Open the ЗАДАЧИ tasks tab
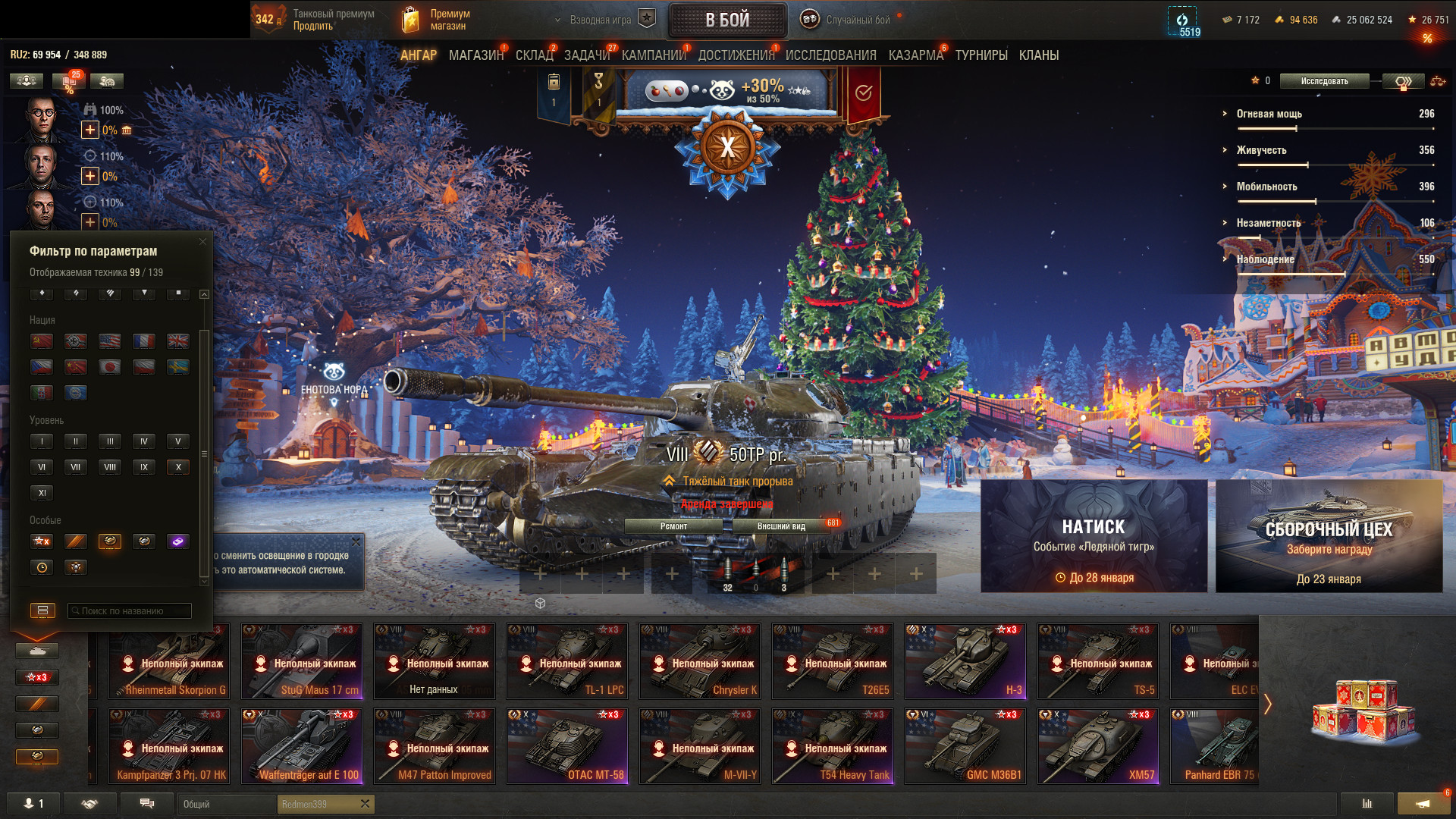The image size is (1456, 819). click(586, 55)
